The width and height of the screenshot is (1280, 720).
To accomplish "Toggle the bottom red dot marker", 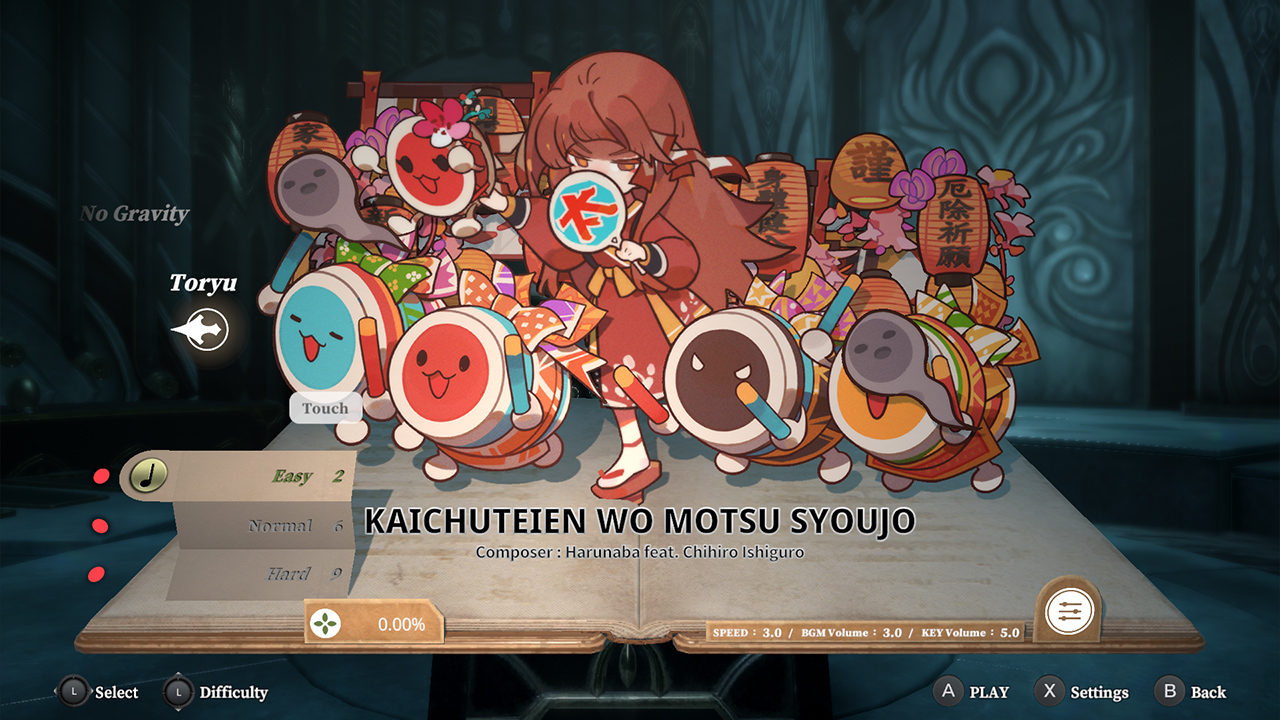I will click(97, 574).
